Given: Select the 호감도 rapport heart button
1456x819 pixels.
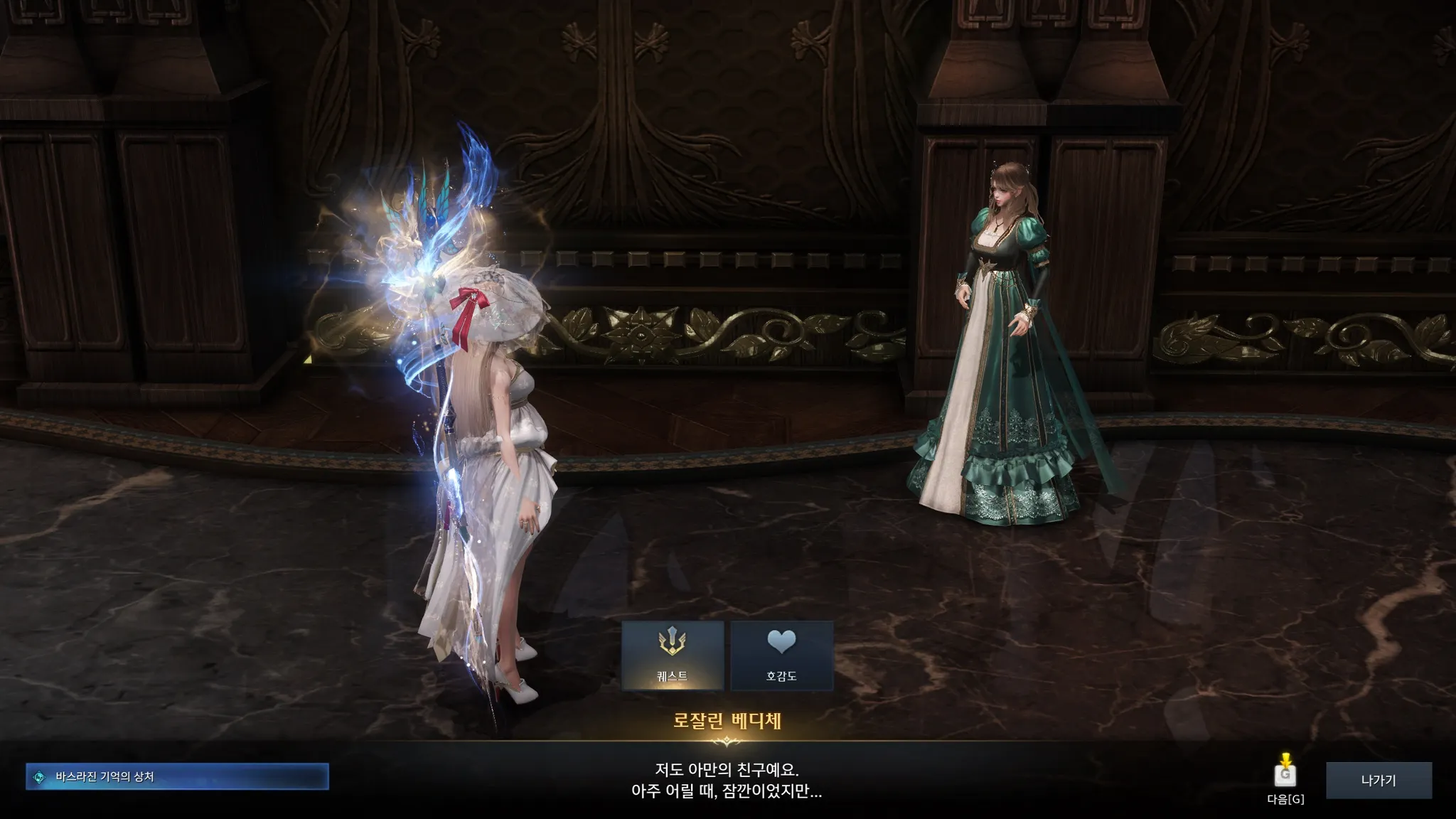Looking at the screenshot, I should pyautogui.click(x=781, y=655).
